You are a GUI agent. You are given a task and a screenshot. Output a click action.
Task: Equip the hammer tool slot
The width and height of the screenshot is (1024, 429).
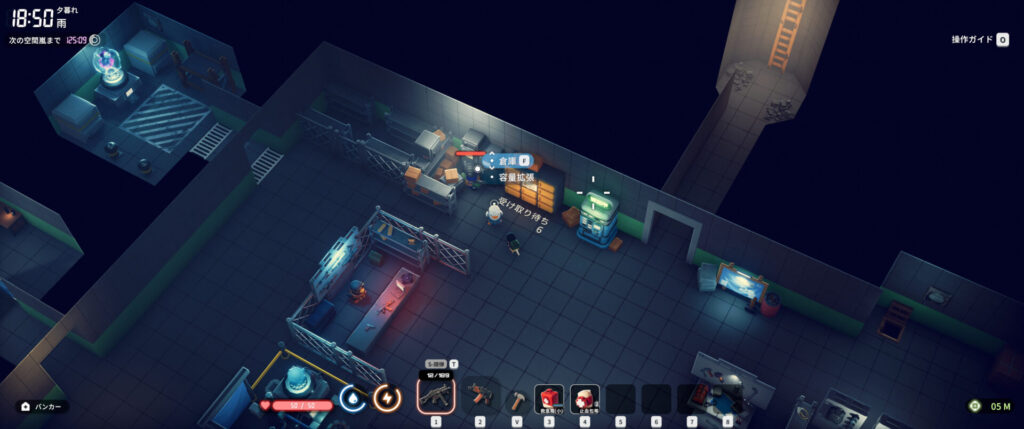[x=517, y=399]
